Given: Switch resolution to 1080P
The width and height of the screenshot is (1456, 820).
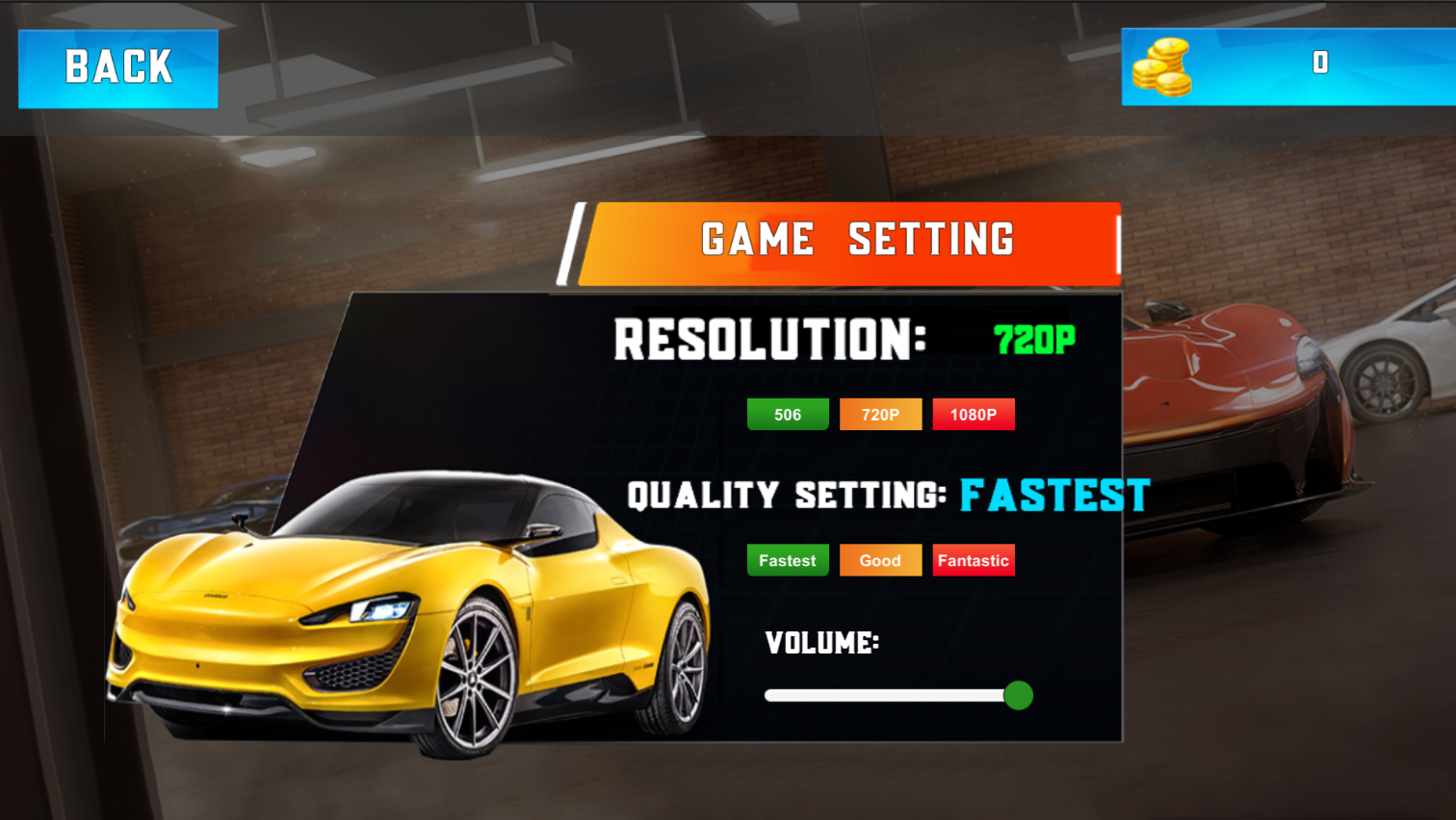Looking at the screenshot, I should point(974,414).
